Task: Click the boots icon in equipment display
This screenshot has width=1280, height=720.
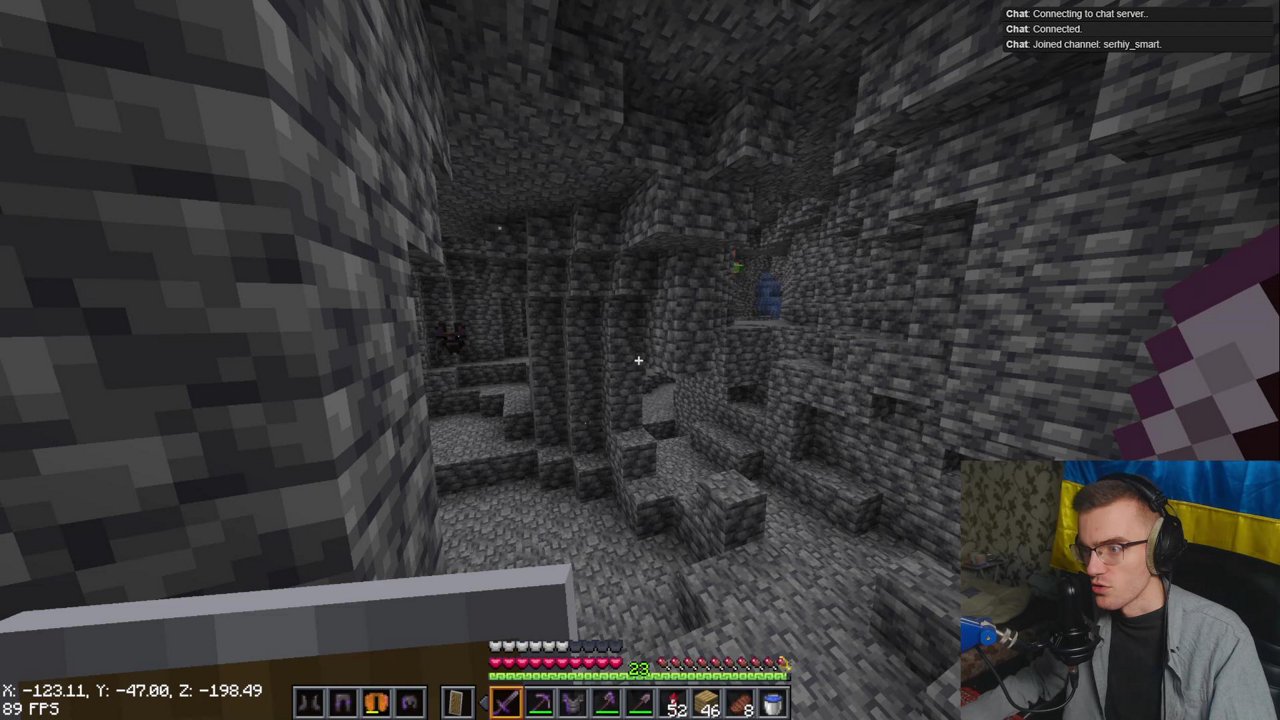Action: [x=308, y=703]
